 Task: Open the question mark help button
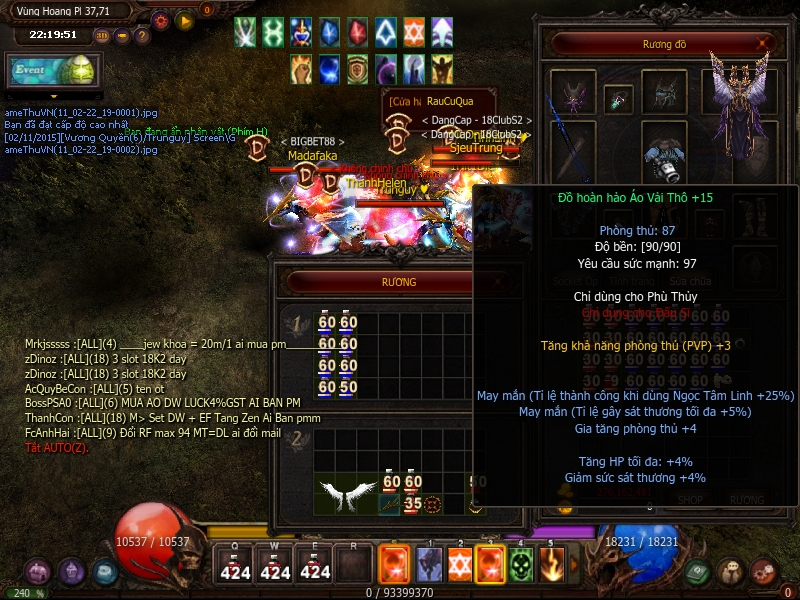[x=142, y=35]
